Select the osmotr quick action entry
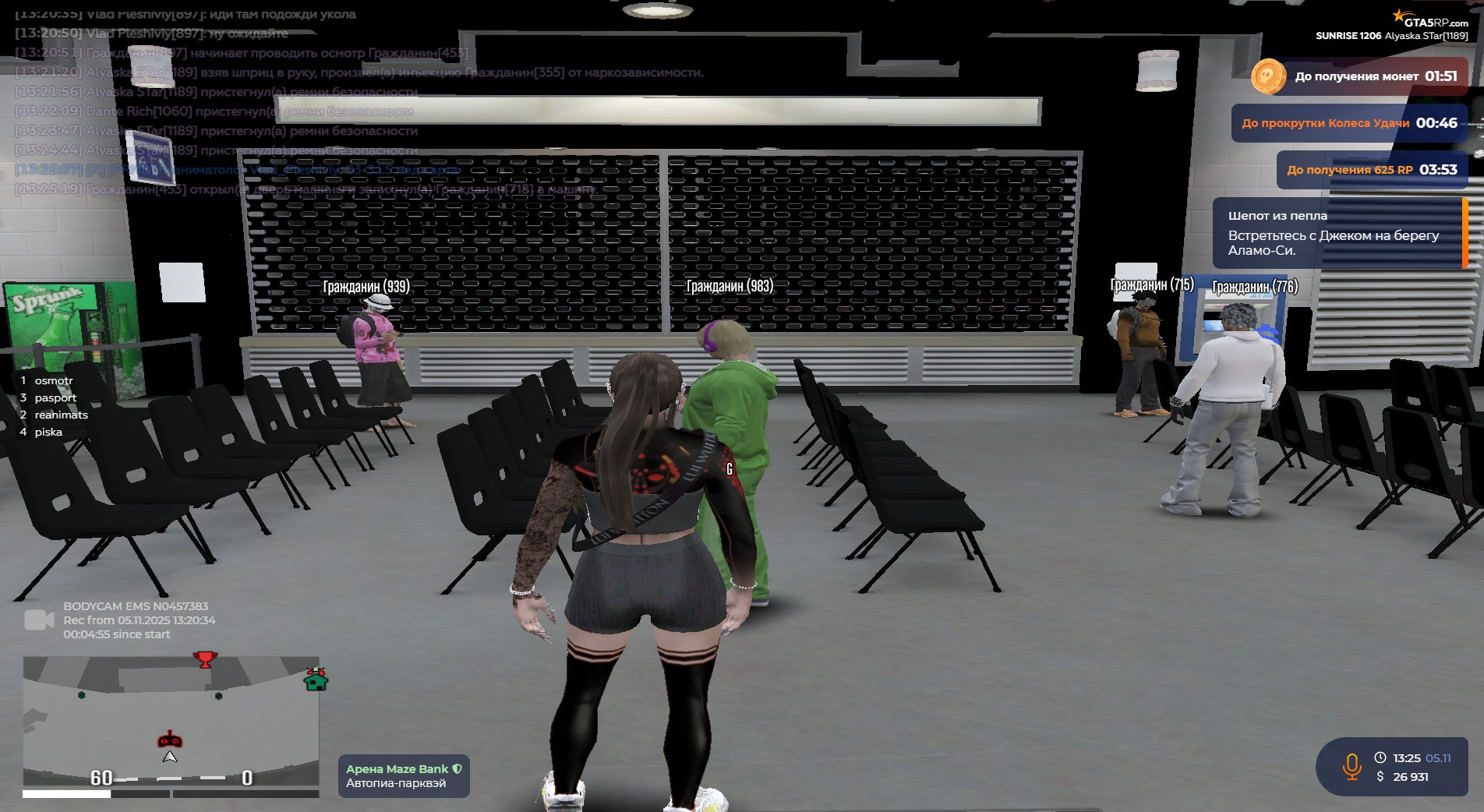Screen dimensions: 1484x812 coord(53,380)
